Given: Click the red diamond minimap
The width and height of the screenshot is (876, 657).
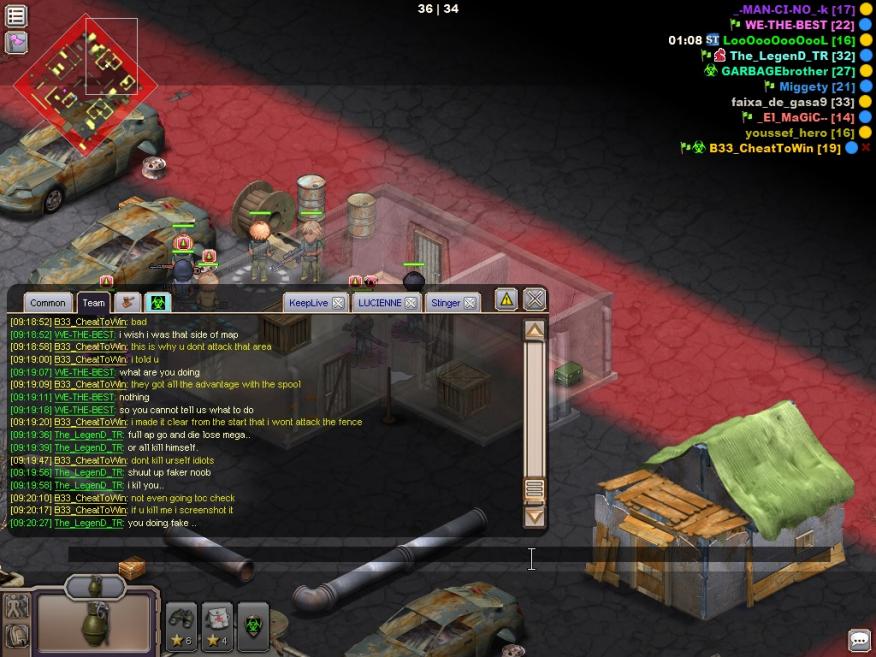Looking at the screenshot, I should coord(78,78).
